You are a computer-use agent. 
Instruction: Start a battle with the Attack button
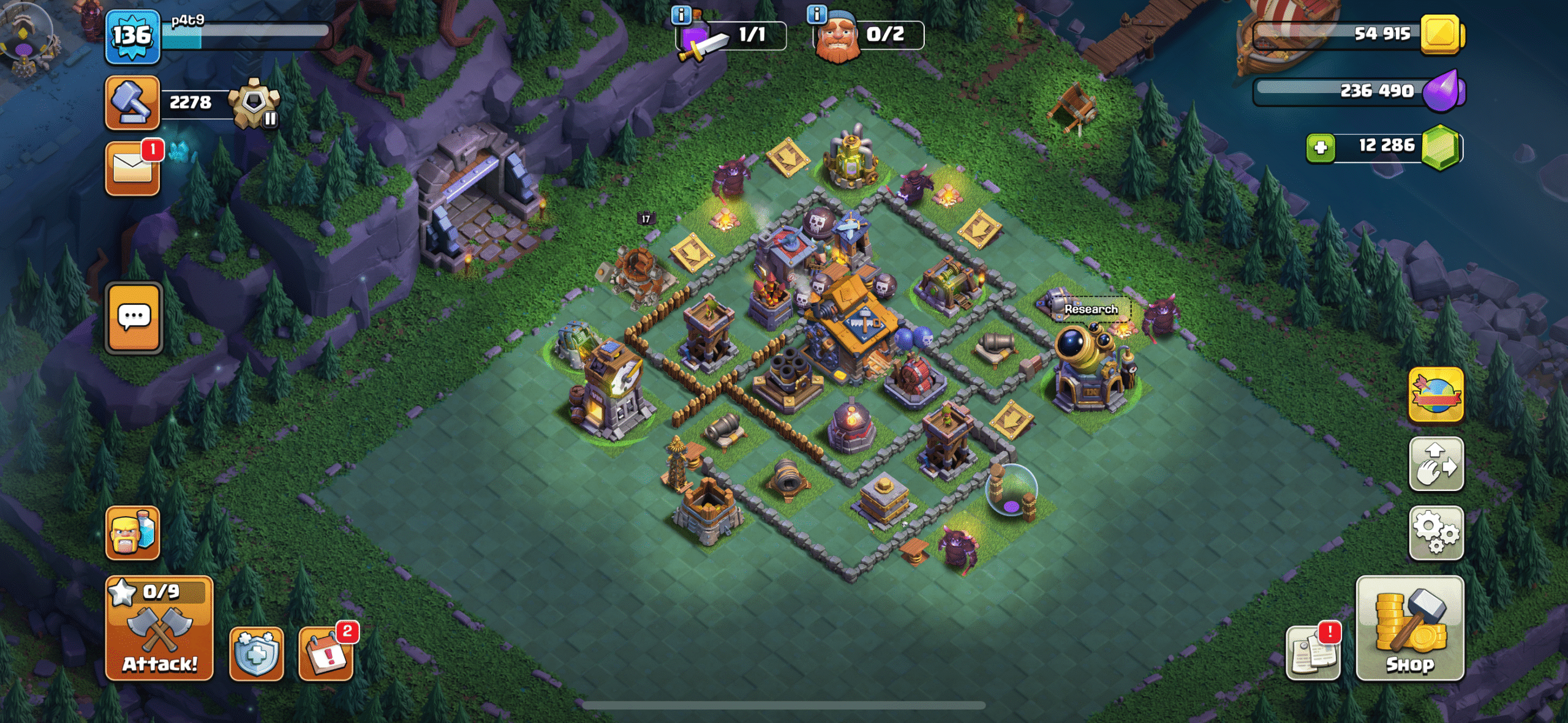(159, 628)
